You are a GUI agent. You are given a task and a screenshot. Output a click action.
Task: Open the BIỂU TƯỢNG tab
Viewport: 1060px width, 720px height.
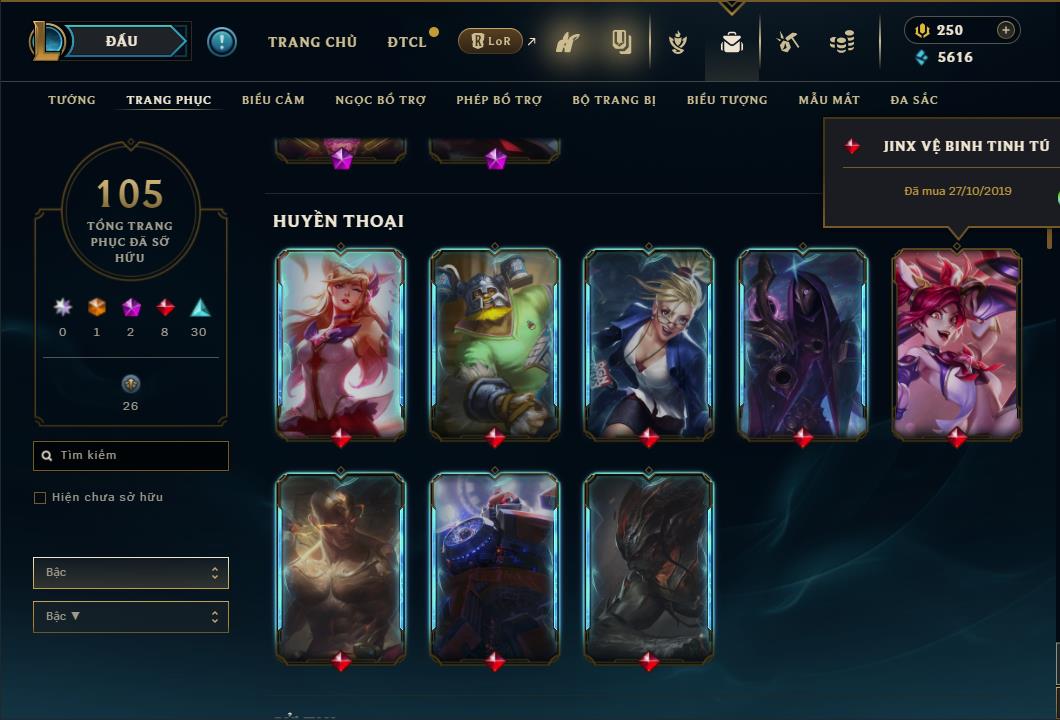tap(727, 100)
